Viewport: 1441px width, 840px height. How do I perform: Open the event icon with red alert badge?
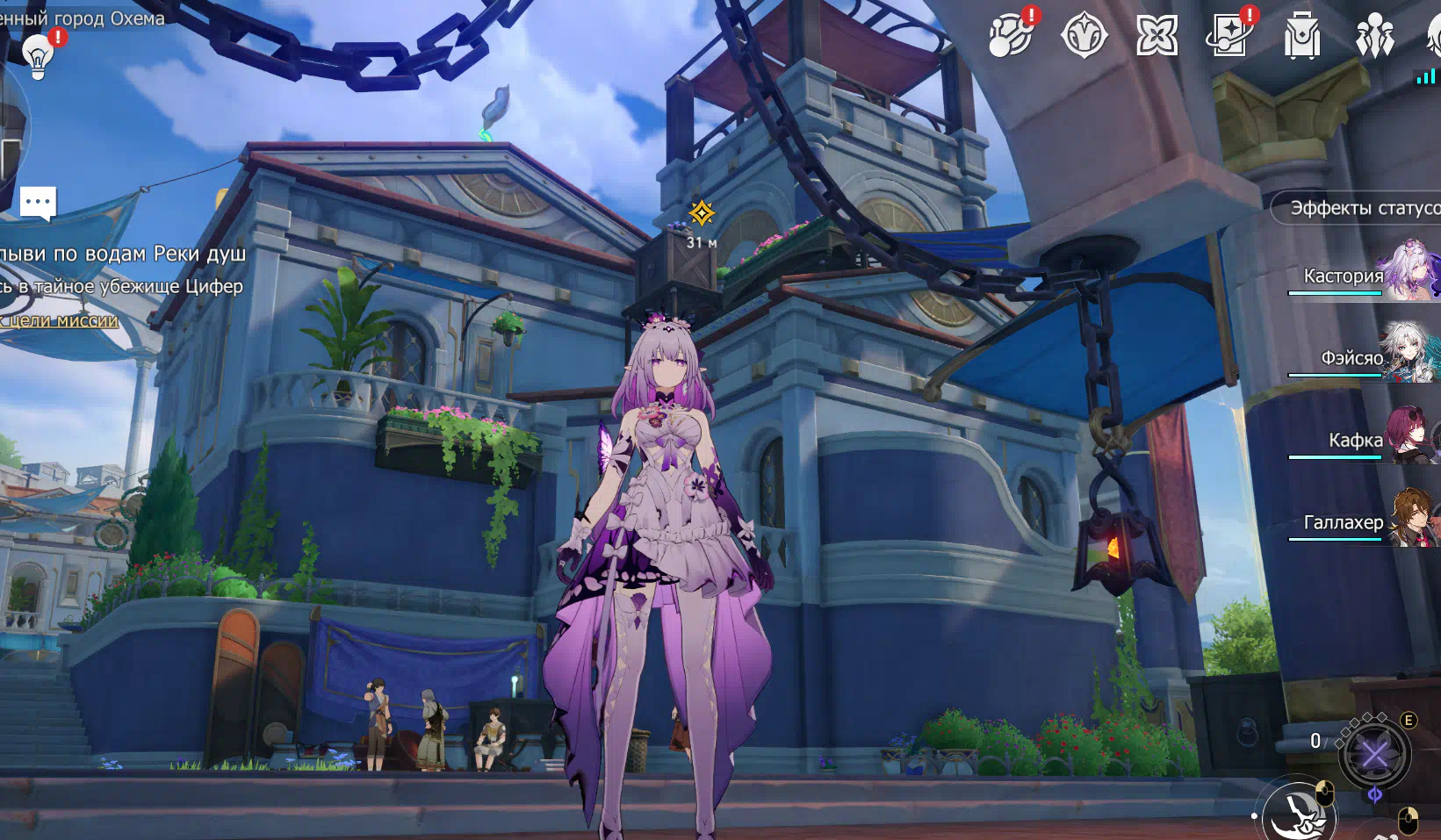[x=1229, y=37]
